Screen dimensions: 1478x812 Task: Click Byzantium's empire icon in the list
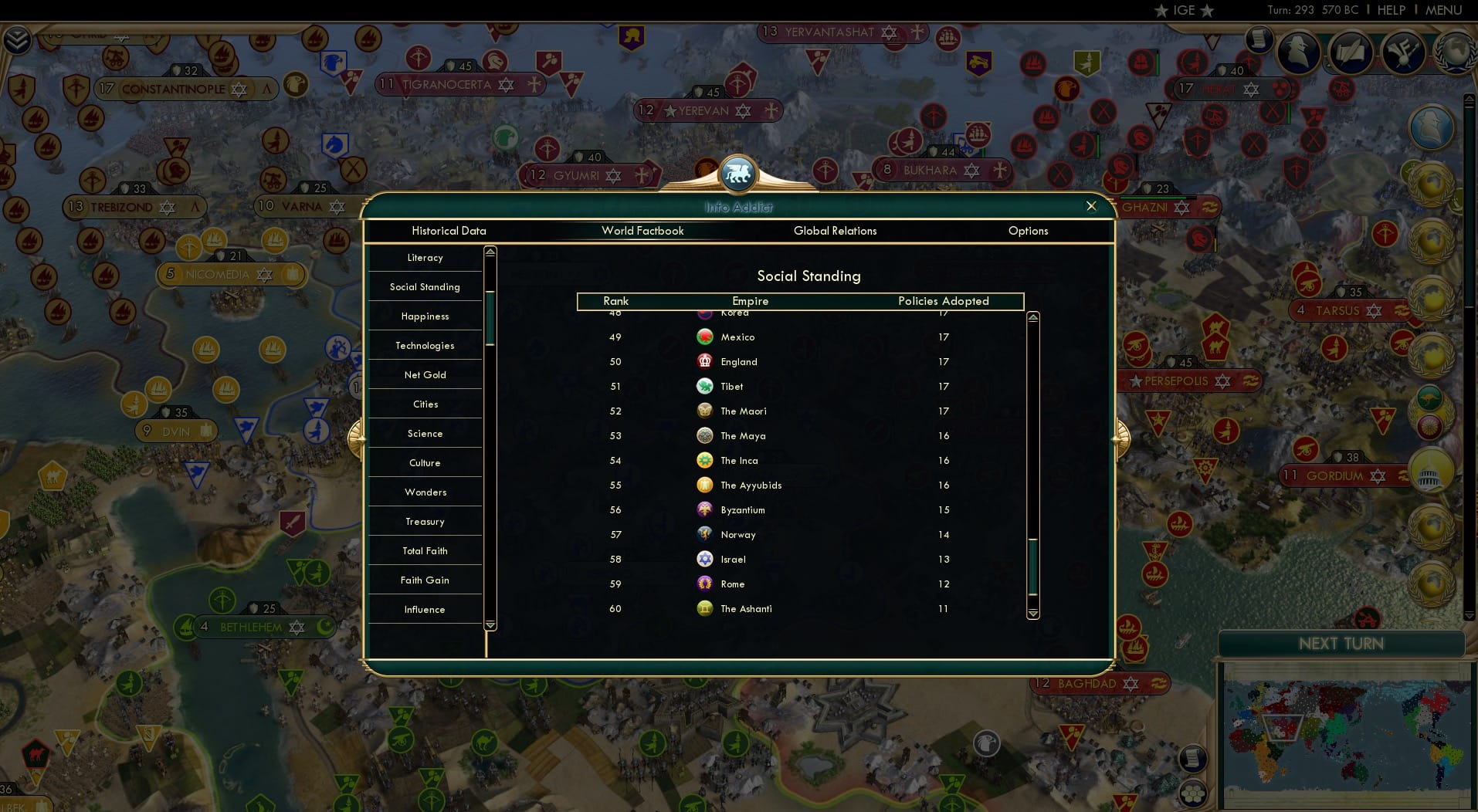coord(705,509)
